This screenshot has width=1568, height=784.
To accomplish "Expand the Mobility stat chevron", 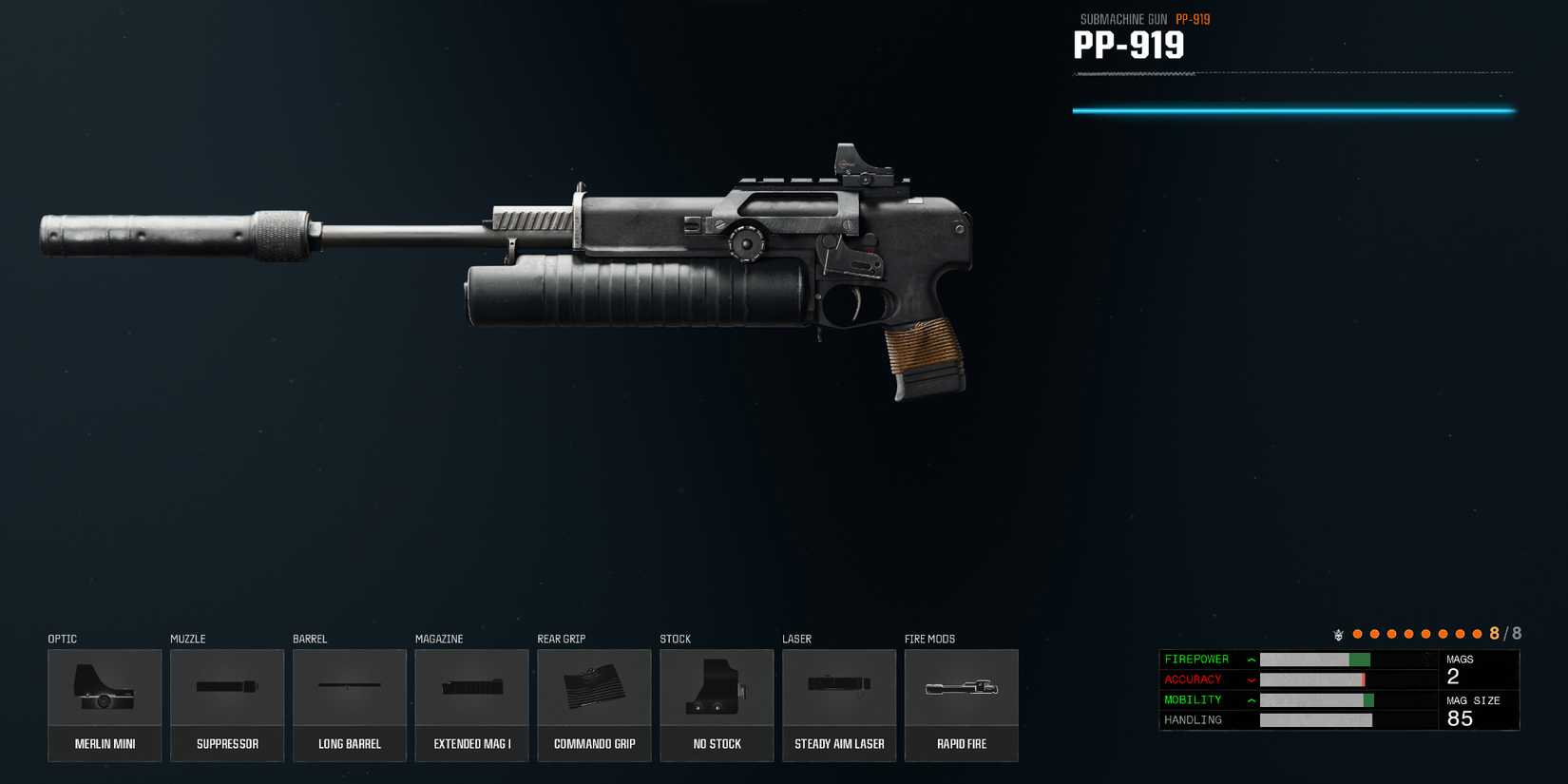I will coord(1250,699).
